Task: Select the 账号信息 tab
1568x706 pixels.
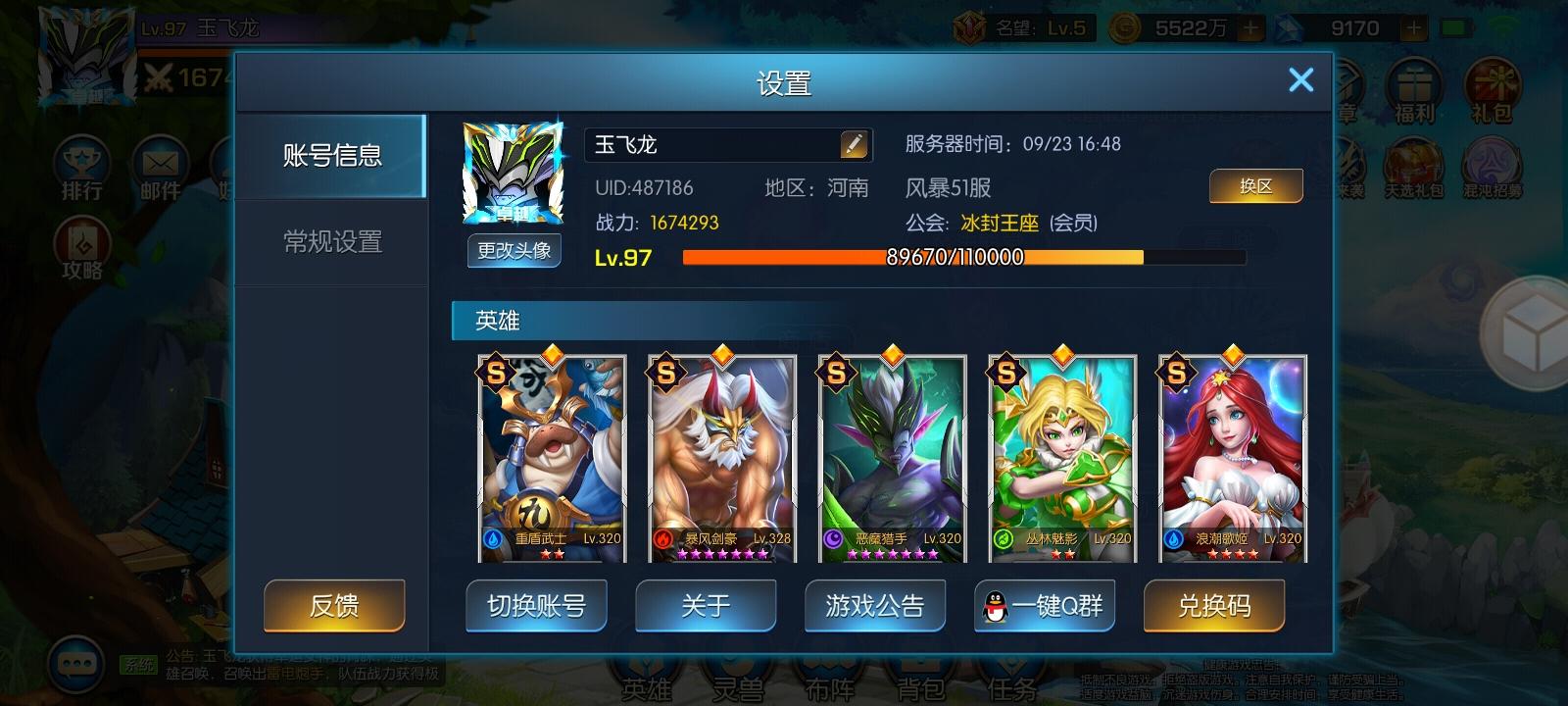Action: click(332, 155)
